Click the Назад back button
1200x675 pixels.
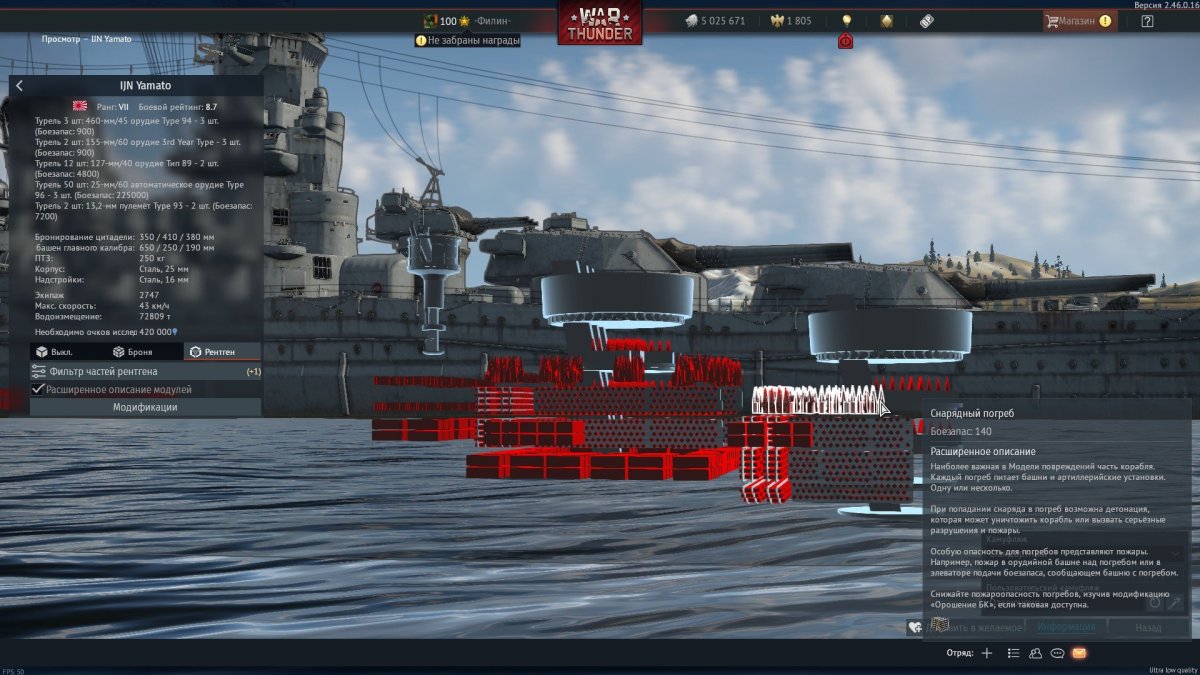1148,627
